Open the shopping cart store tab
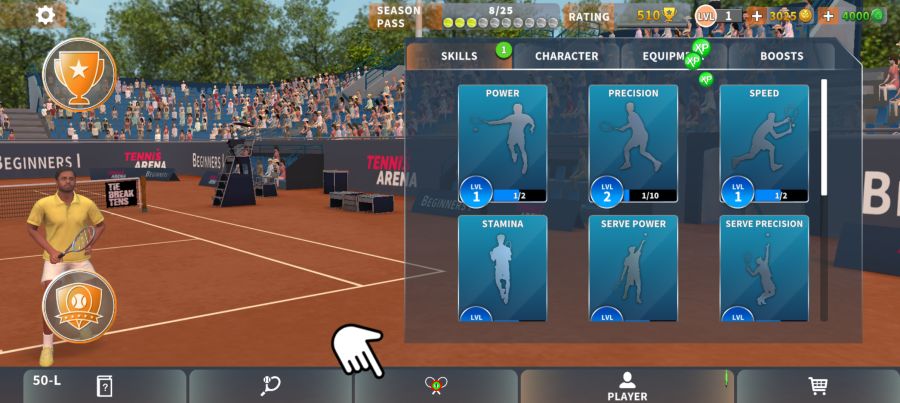Image resolution: width=900 pixels, height=403 pixels. tap(818, 386)
